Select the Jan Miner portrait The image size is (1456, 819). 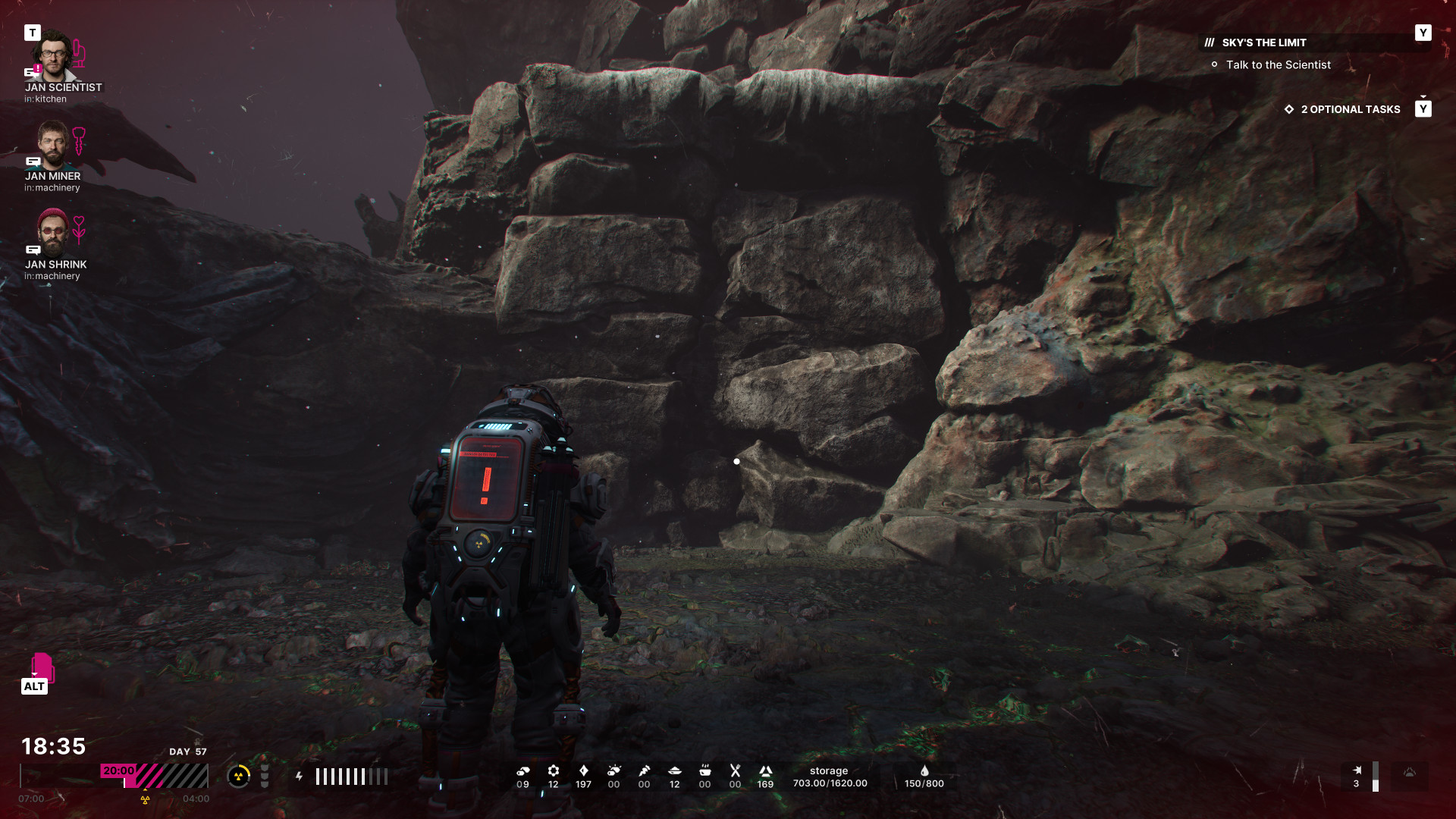[x=52, y=145]
